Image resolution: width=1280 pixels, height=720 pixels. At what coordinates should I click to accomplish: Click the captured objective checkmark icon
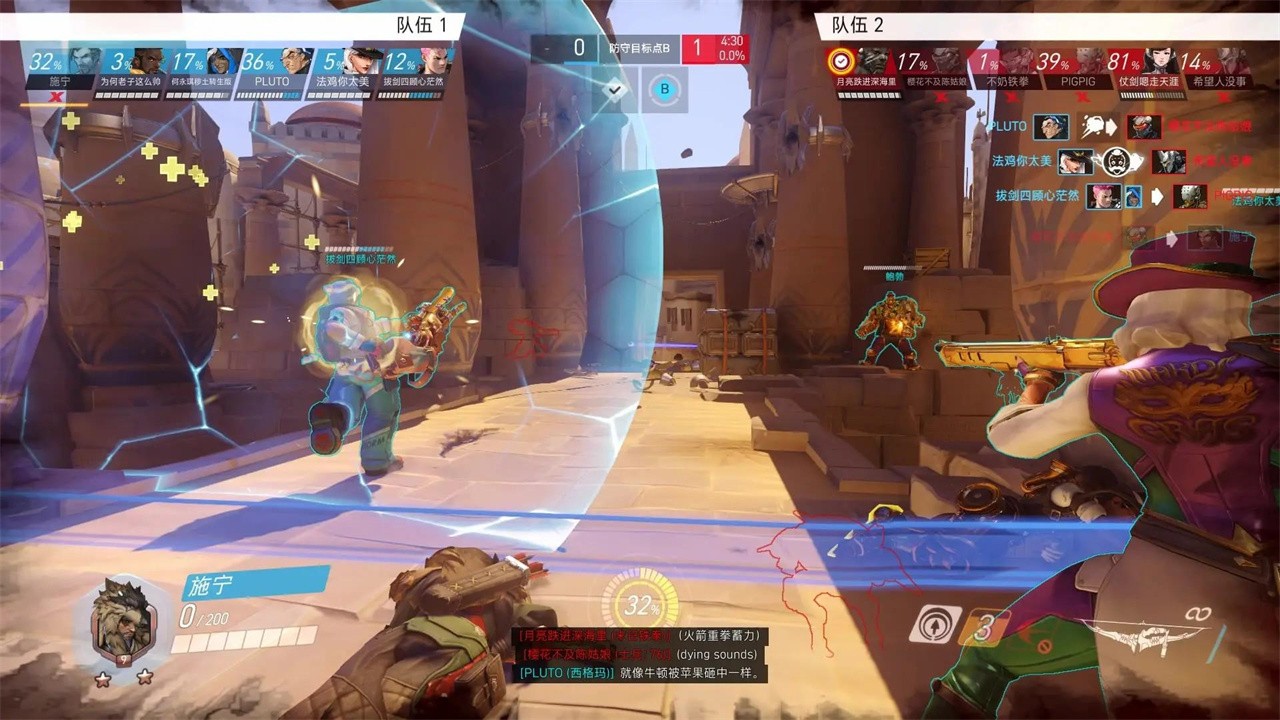pos(615,89)
